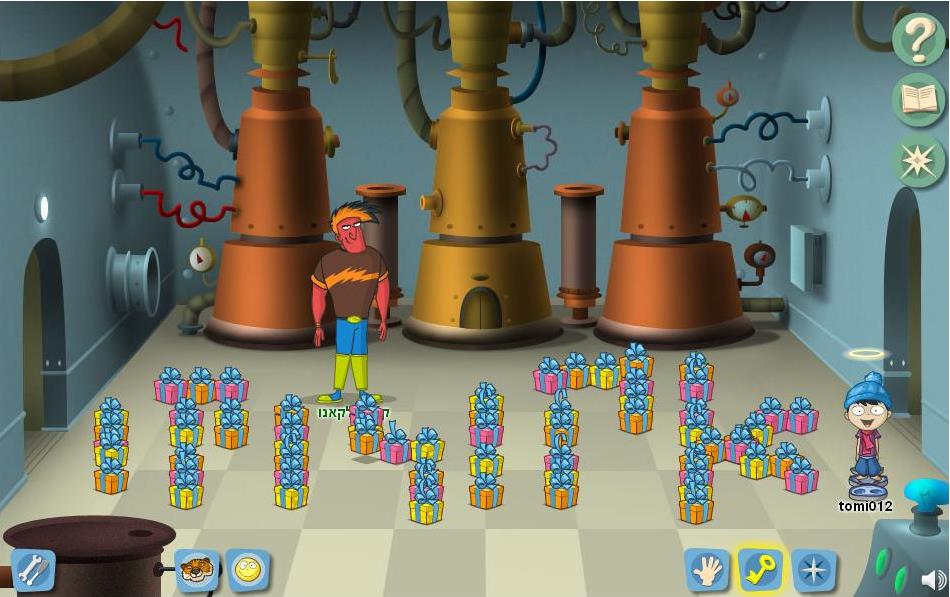950x597 pixels.
Task: Click the green starburst button
Action: (x=919, y=160)
